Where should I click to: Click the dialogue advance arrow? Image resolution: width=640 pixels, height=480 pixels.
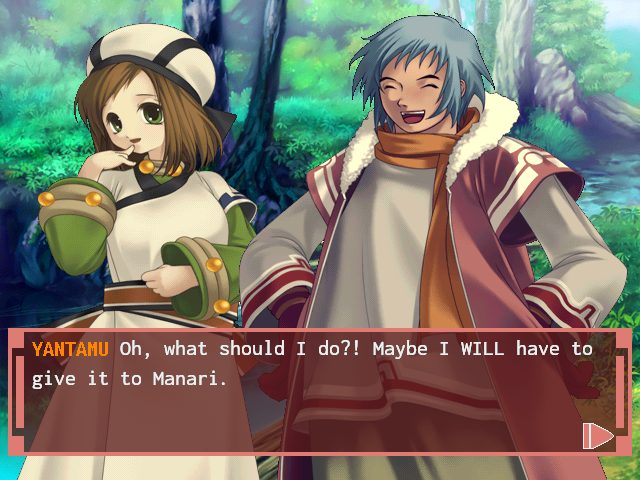pyautogui.click(x=597, y=435)
